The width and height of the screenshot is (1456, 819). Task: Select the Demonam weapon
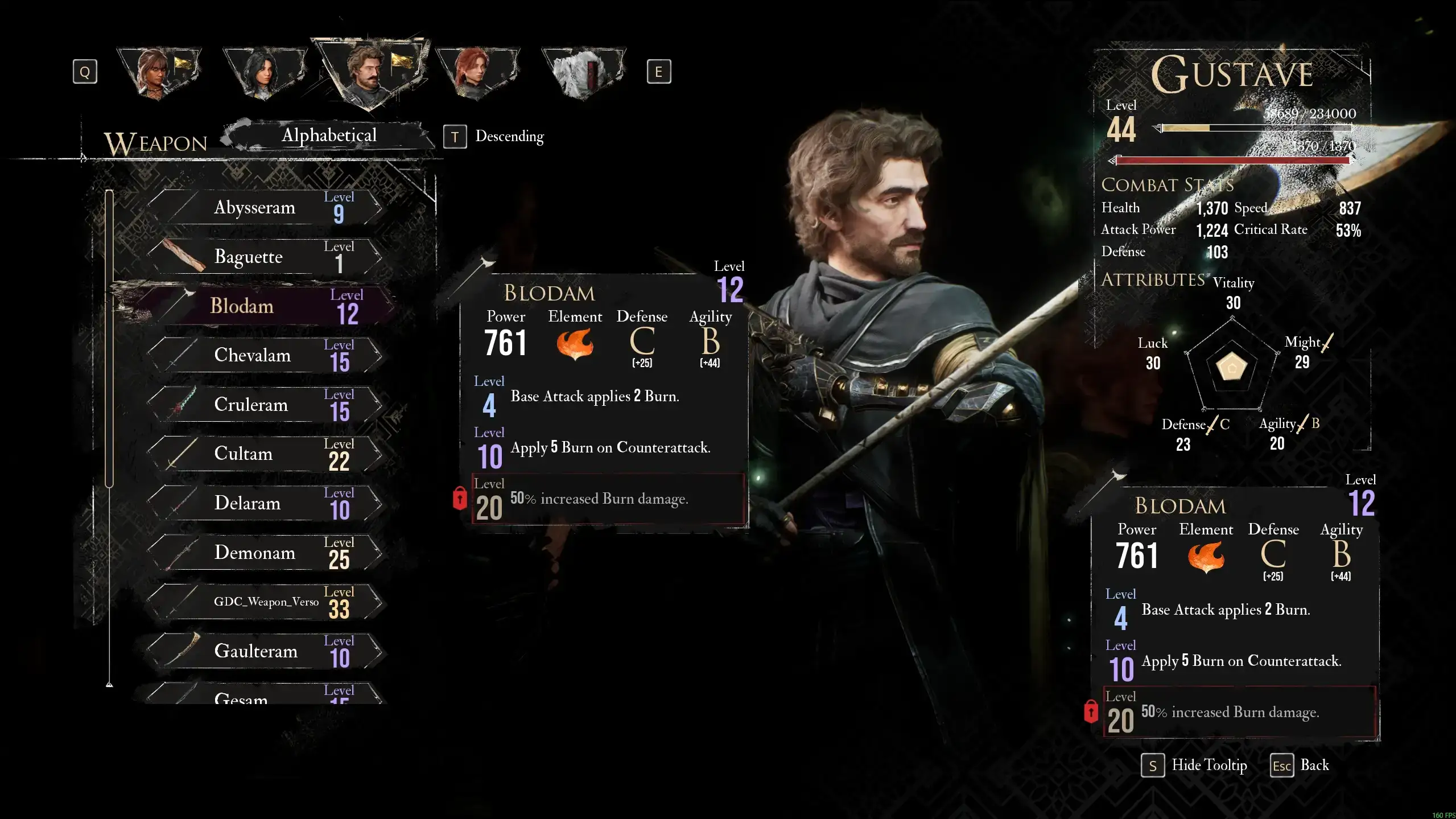pos(265,553)
